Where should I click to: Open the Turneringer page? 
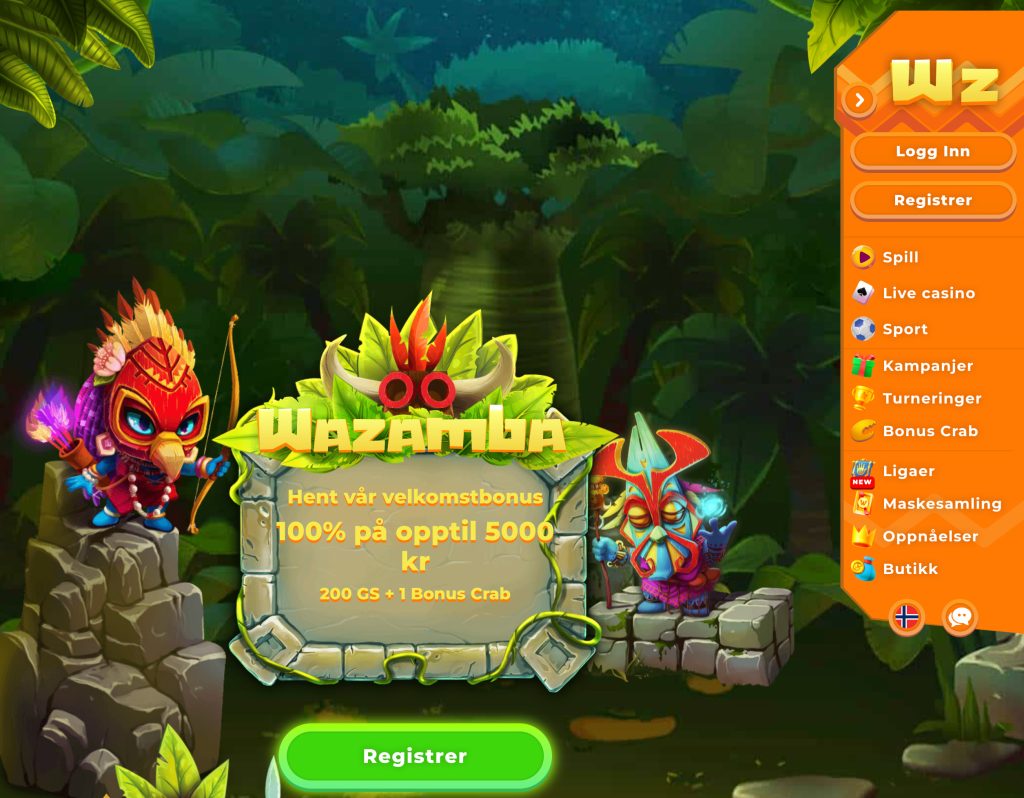[931, 398]
